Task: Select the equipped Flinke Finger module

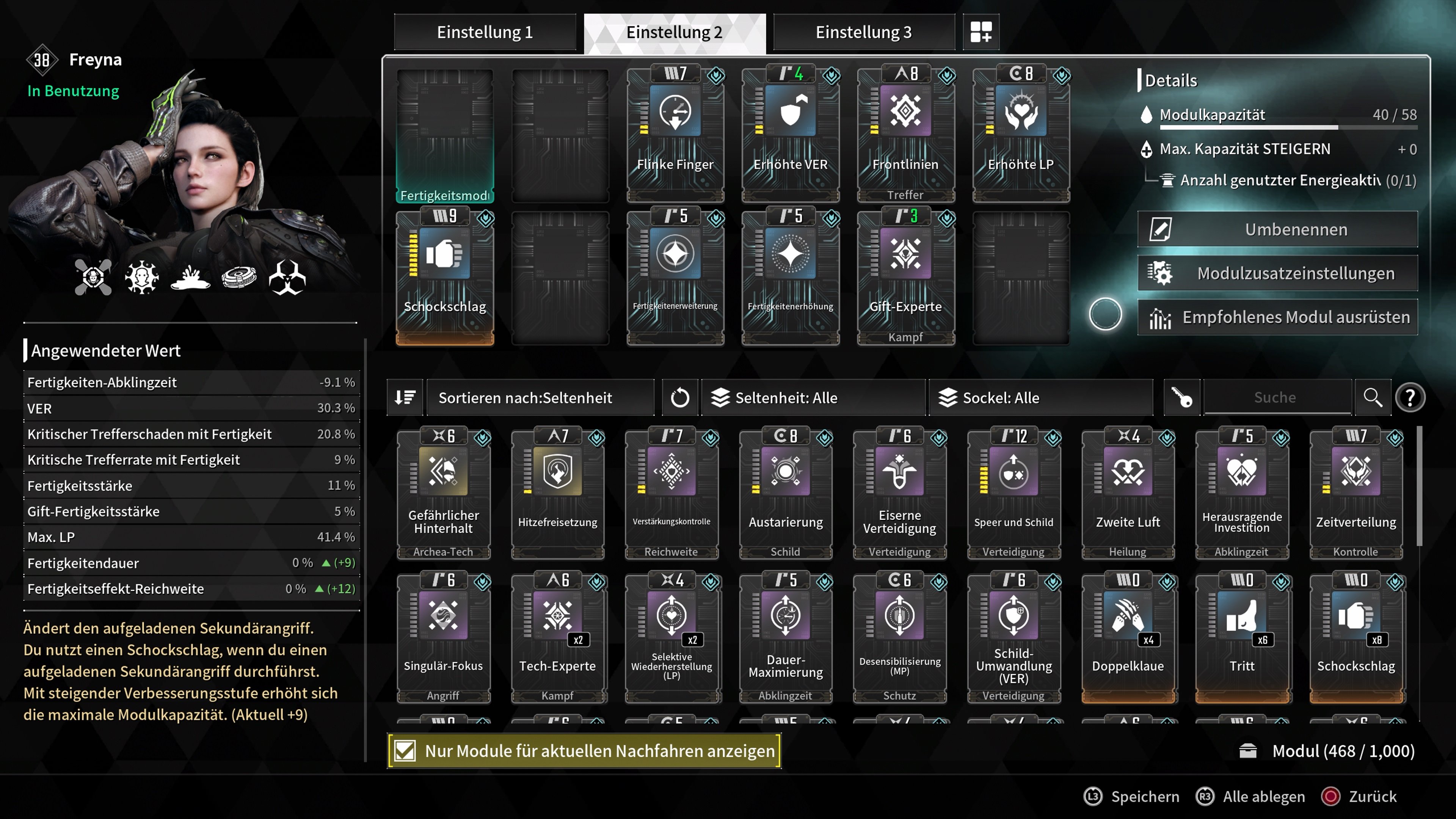Action: point(675,133)
